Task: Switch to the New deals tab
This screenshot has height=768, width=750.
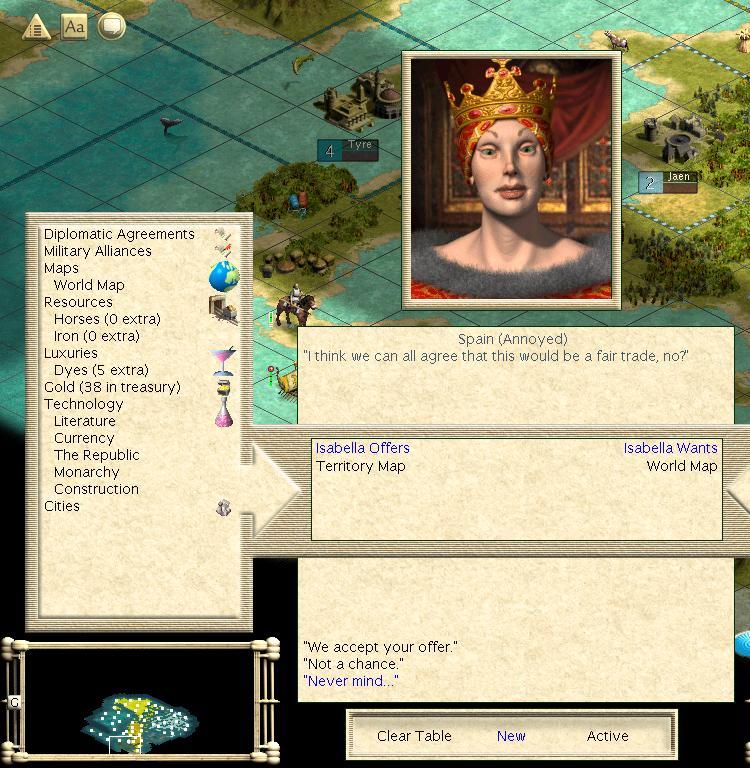Action: click(511, 736)
